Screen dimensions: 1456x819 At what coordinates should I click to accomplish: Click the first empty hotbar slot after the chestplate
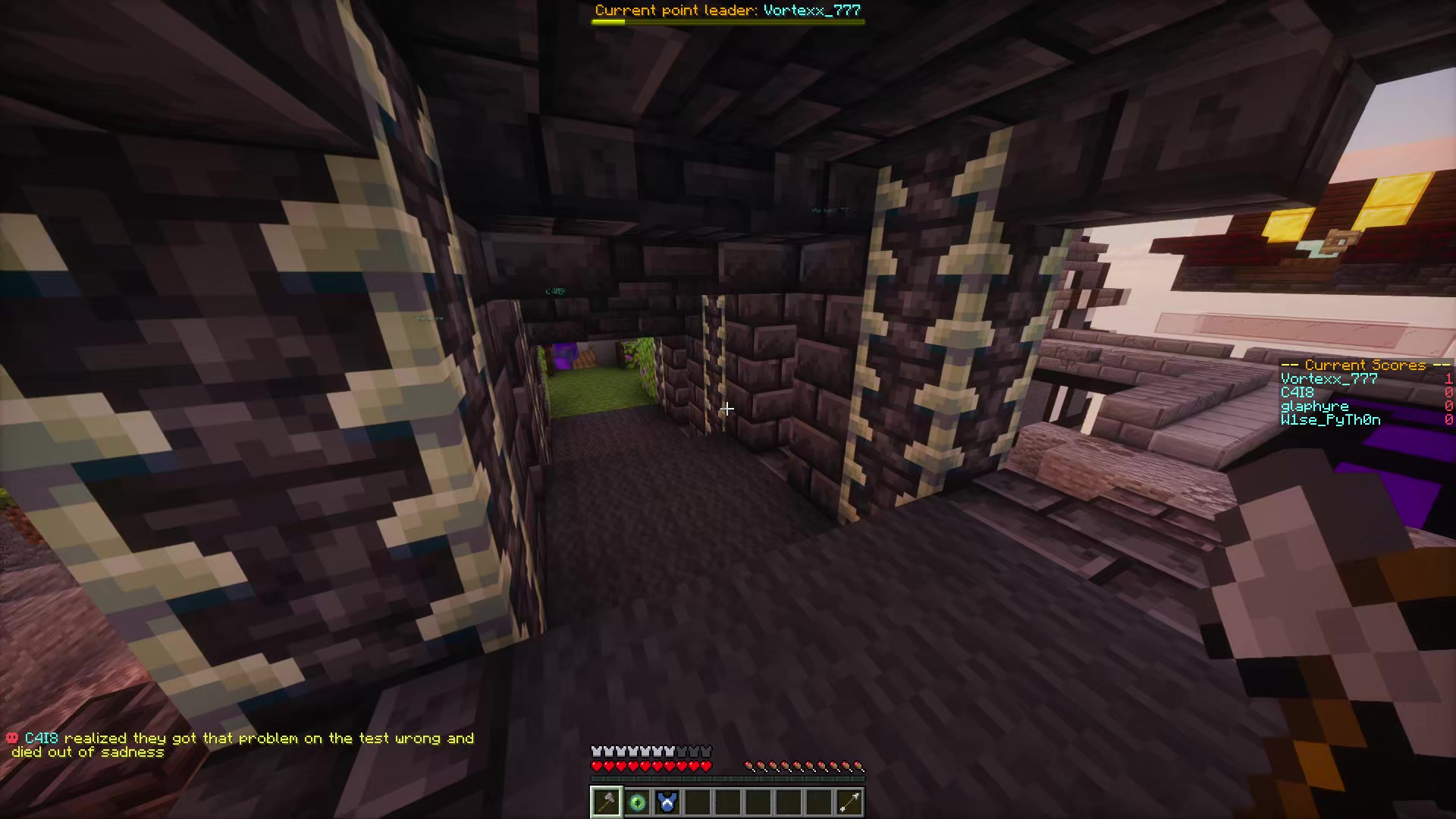coord(699,802)
